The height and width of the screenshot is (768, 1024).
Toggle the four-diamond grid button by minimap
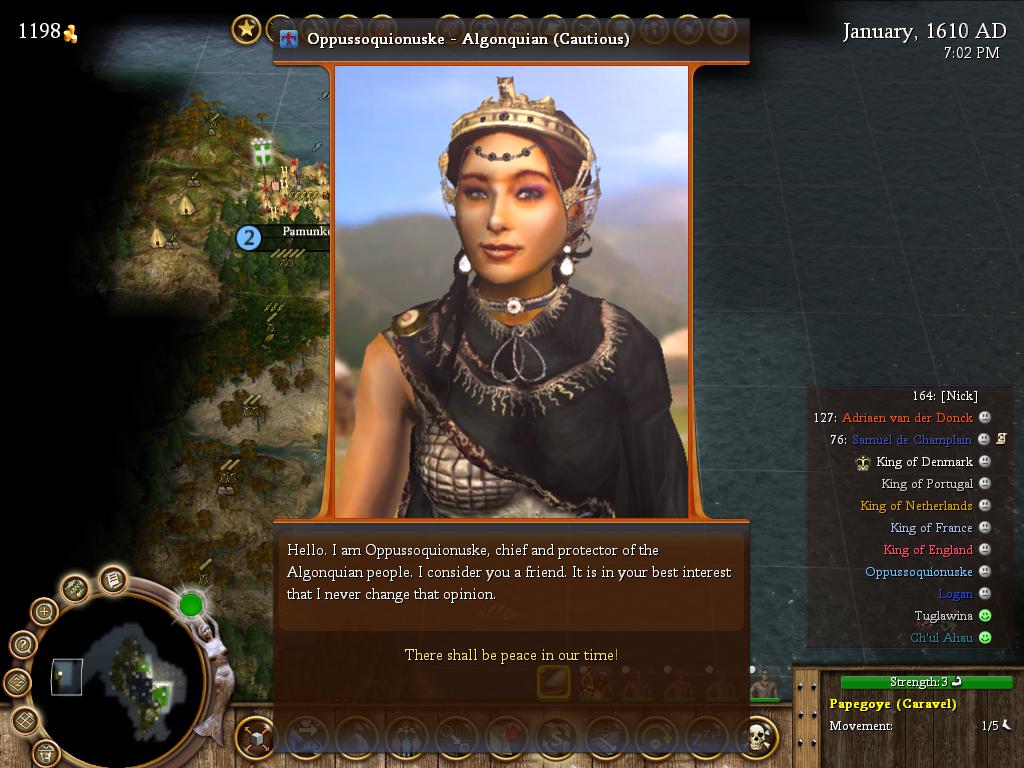coord(25,719)
